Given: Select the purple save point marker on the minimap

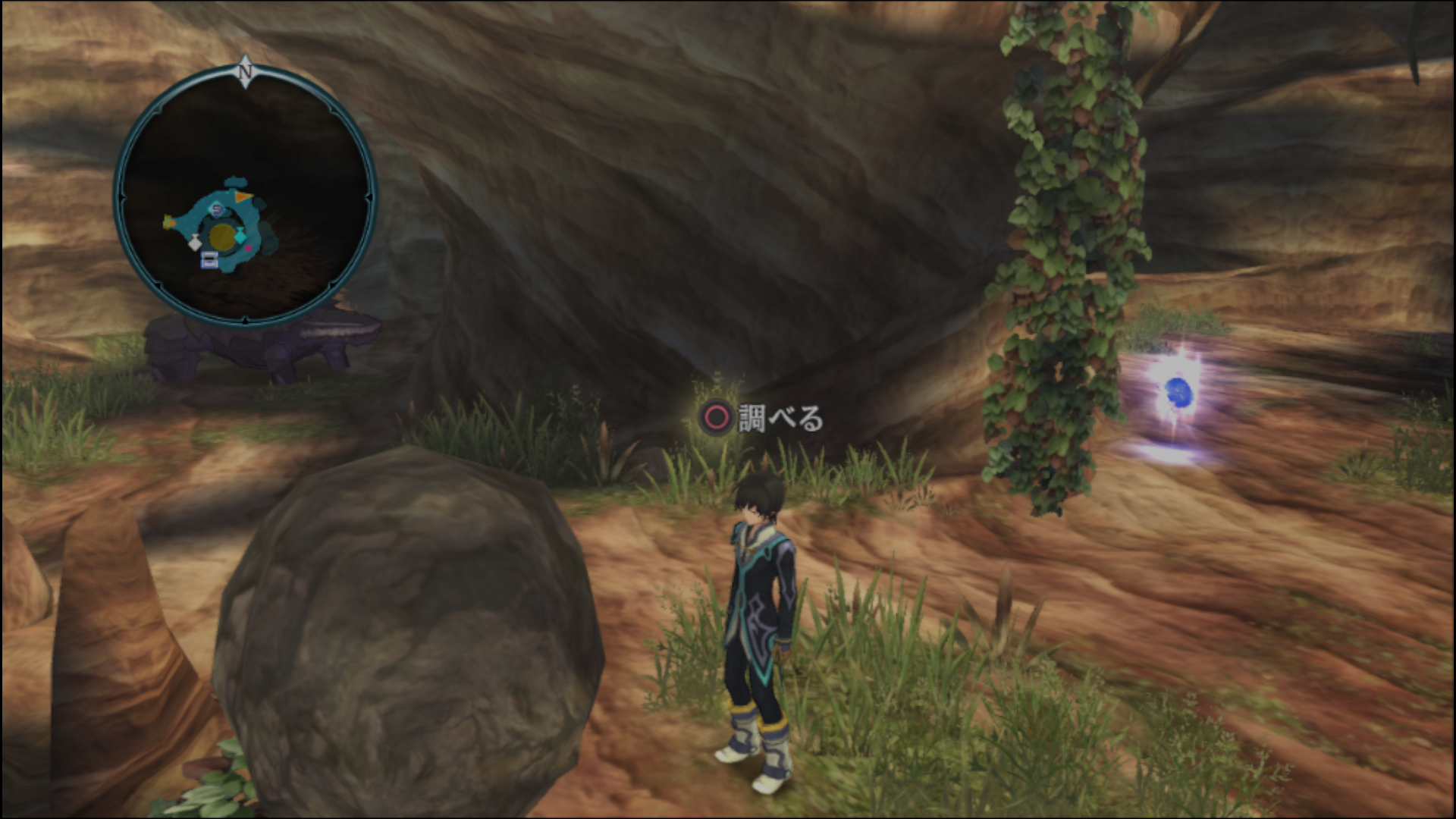Looking at the screenshot, I should pyautogui.click(x=218, y=208).
